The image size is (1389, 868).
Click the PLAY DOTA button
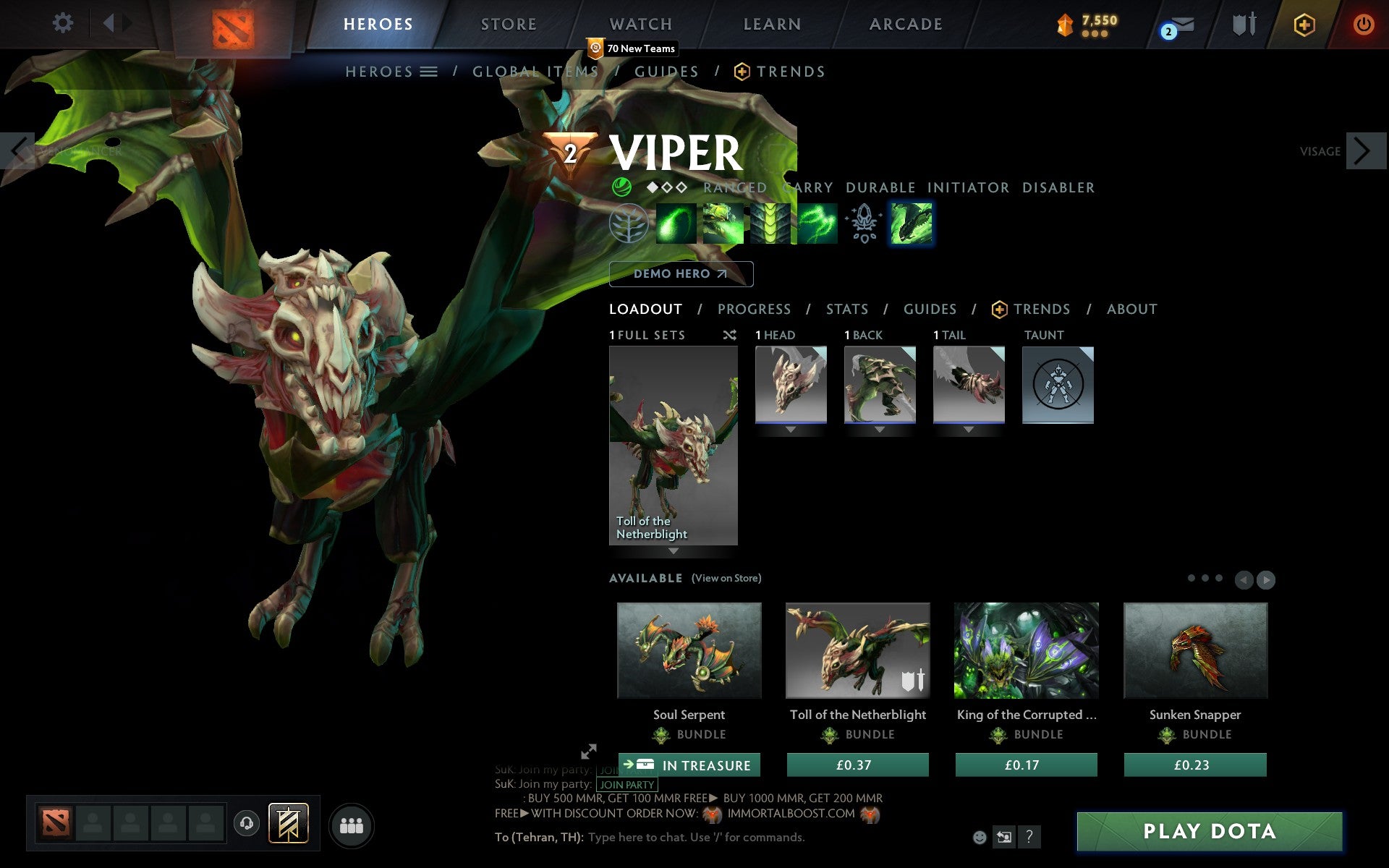point(1210,830)
